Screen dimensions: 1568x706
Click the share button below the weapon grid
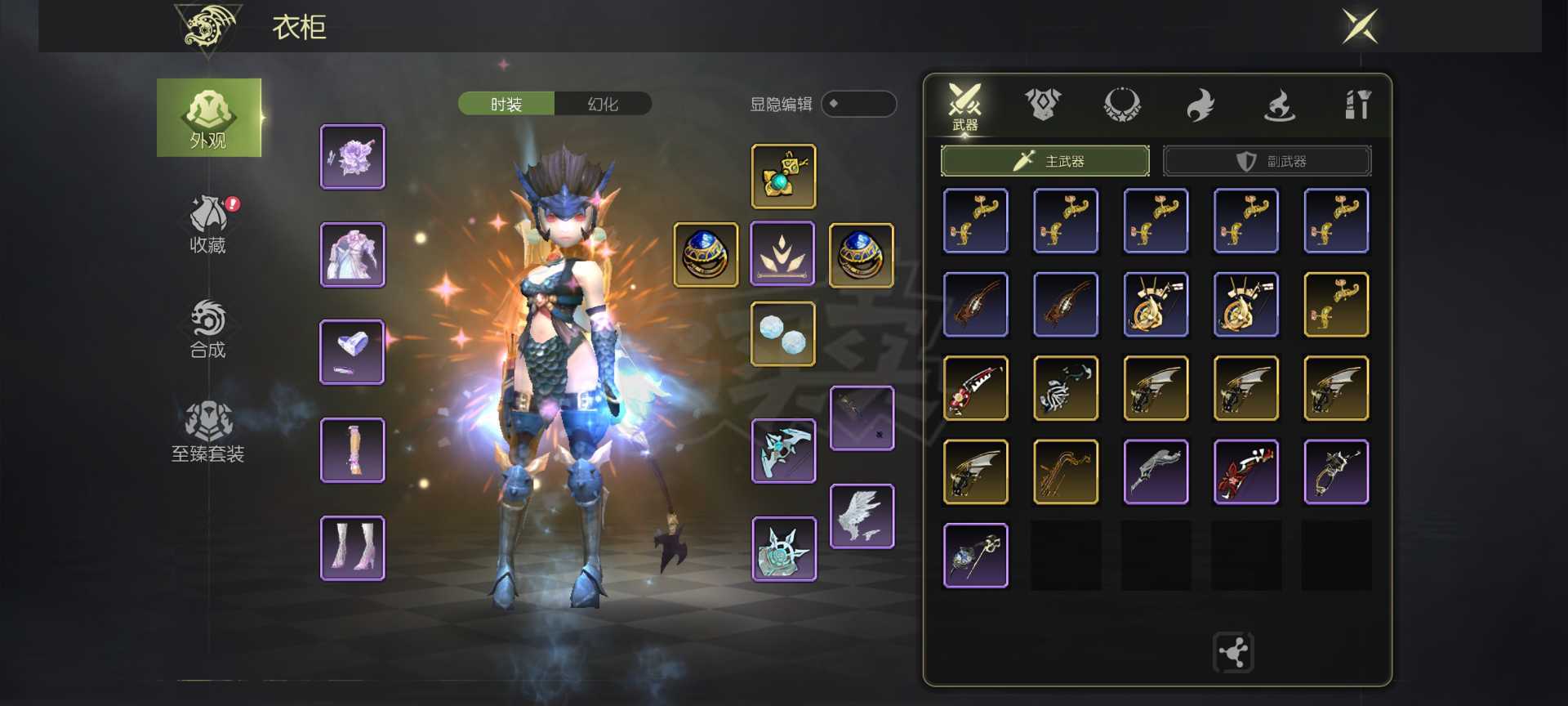(x=1233, y=652)
